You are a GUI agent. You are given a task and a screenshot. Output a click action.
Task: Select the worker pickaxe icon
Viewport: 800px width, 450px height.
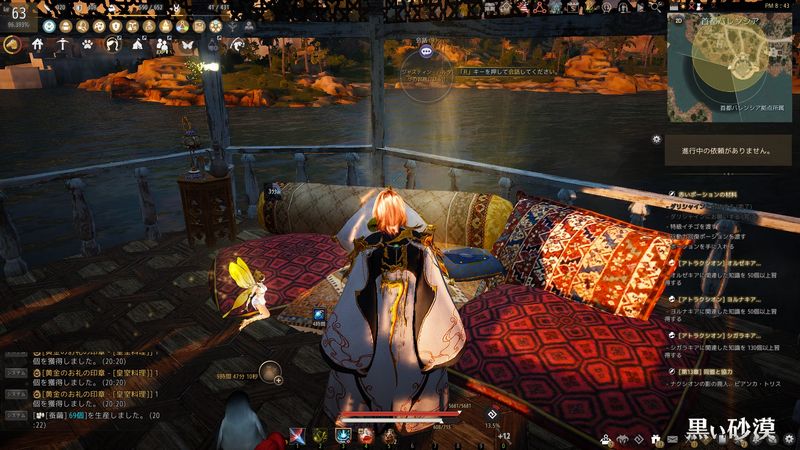pyautogui.click(x=62, y=45)
